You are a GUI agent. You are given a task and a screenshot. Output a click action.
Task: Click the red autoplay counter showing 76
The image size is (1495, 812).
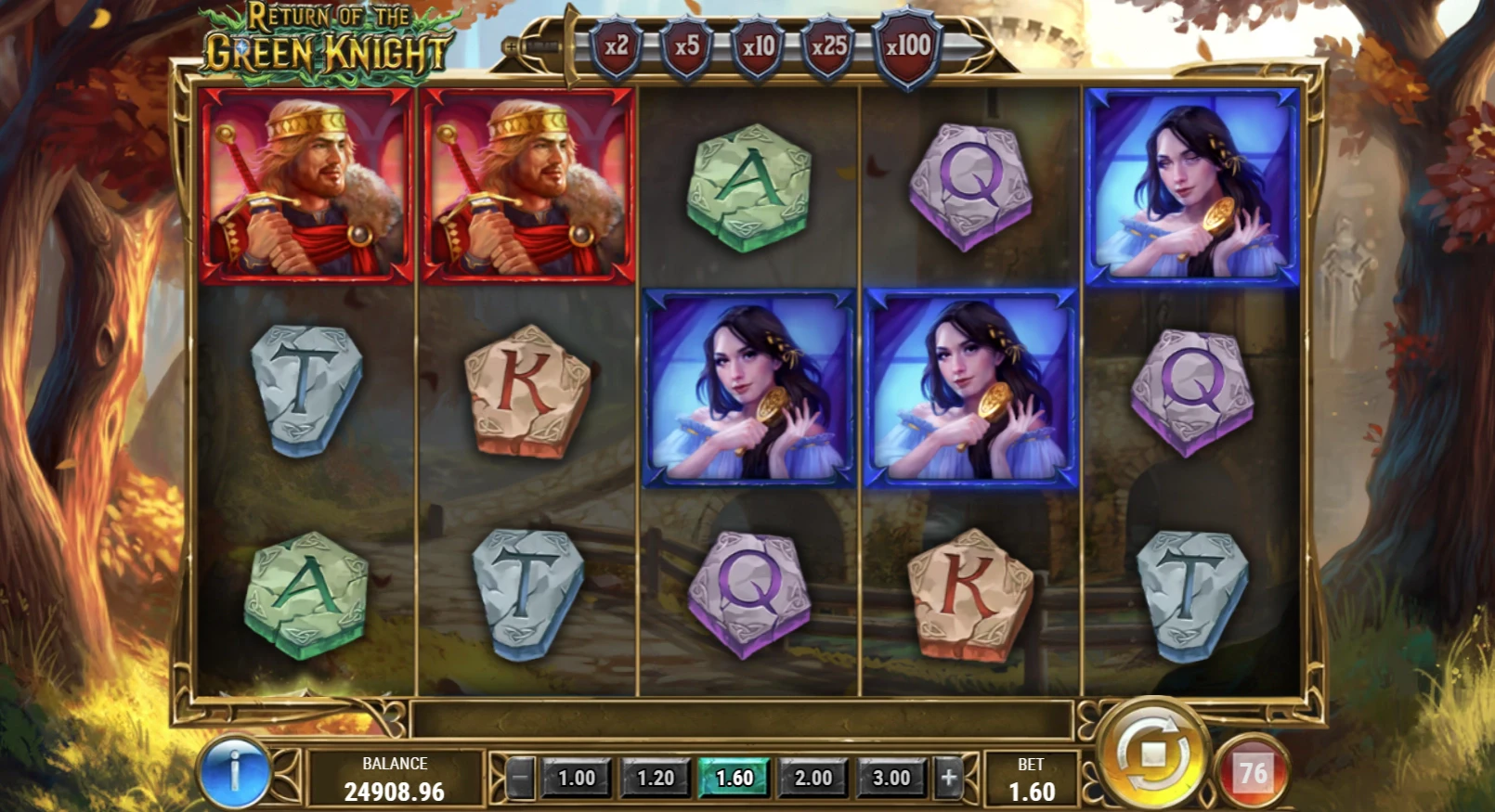coord(1253,772)
